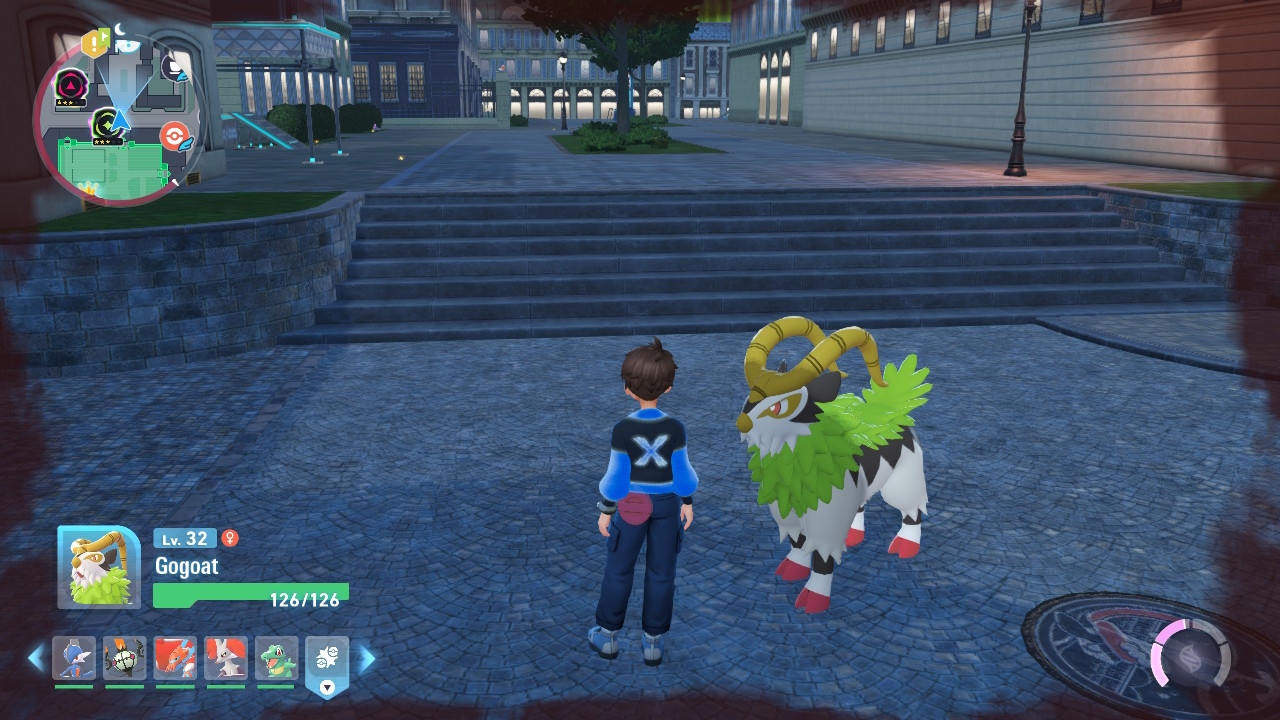The width and height of the screenshot is (1280, 720).
Task: Click the pink triangle wild zone marker
Action: coord(70,84)
